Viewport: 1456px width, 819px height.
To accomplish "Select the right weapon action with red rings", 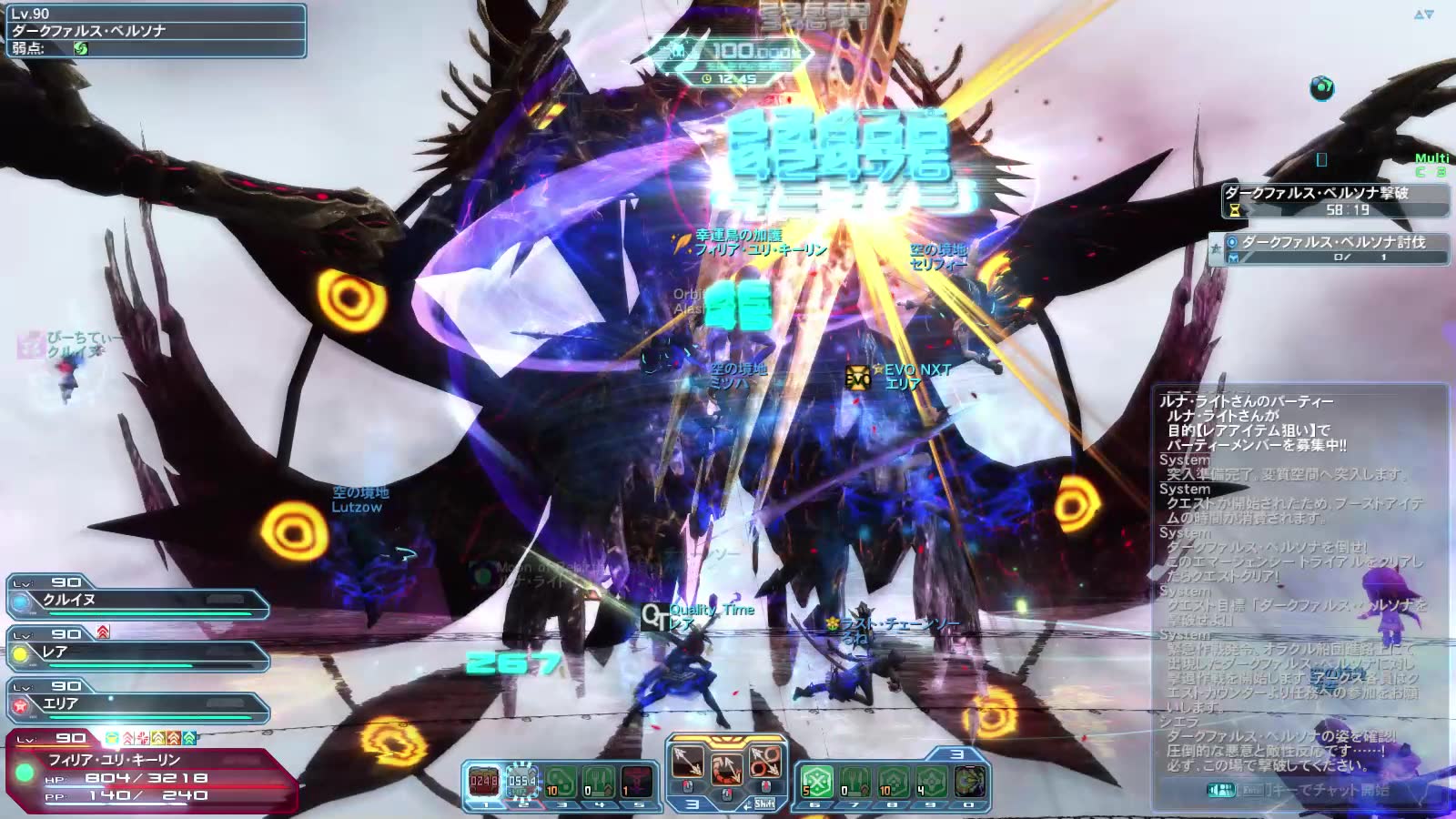I will point(764,761).
